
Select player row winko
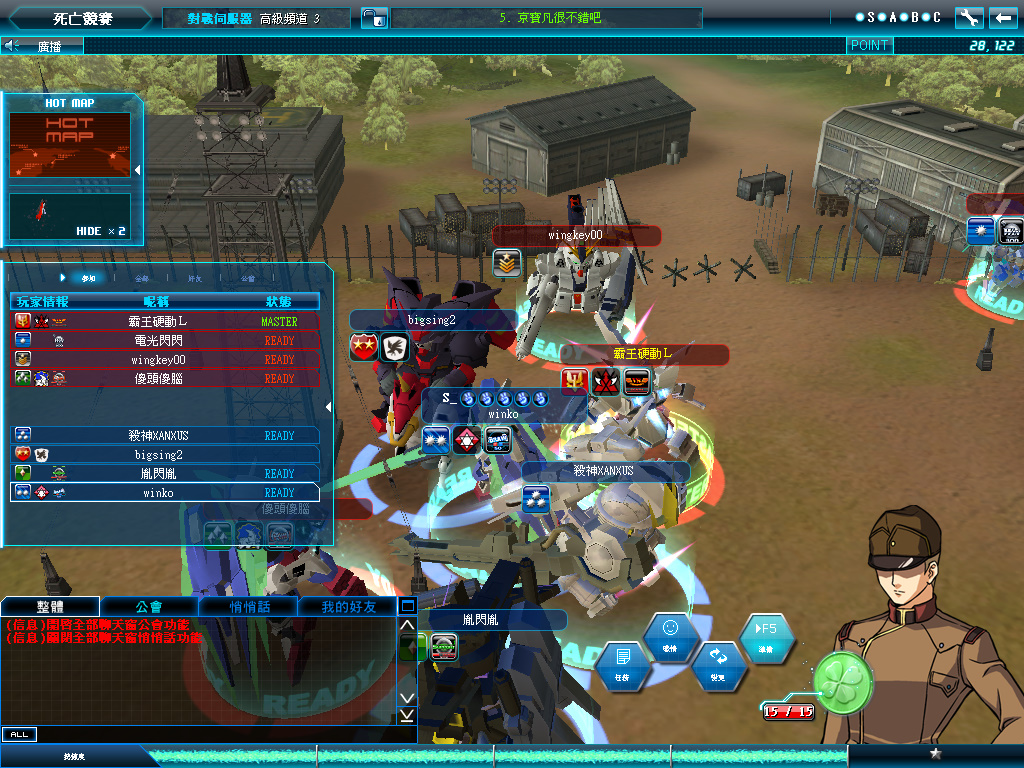(x=165, y=493)
